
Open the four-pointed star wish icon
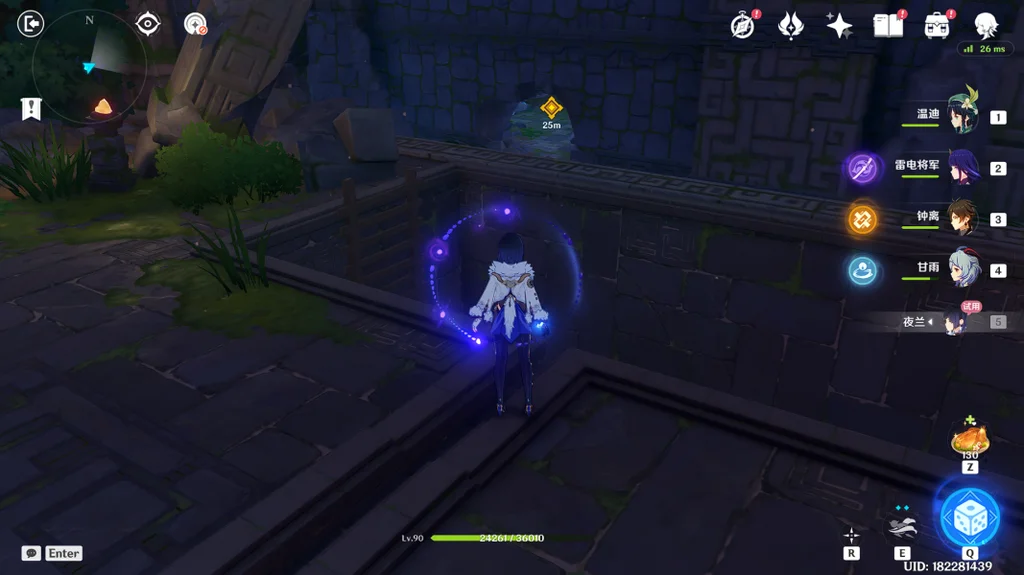click(840, 26)
